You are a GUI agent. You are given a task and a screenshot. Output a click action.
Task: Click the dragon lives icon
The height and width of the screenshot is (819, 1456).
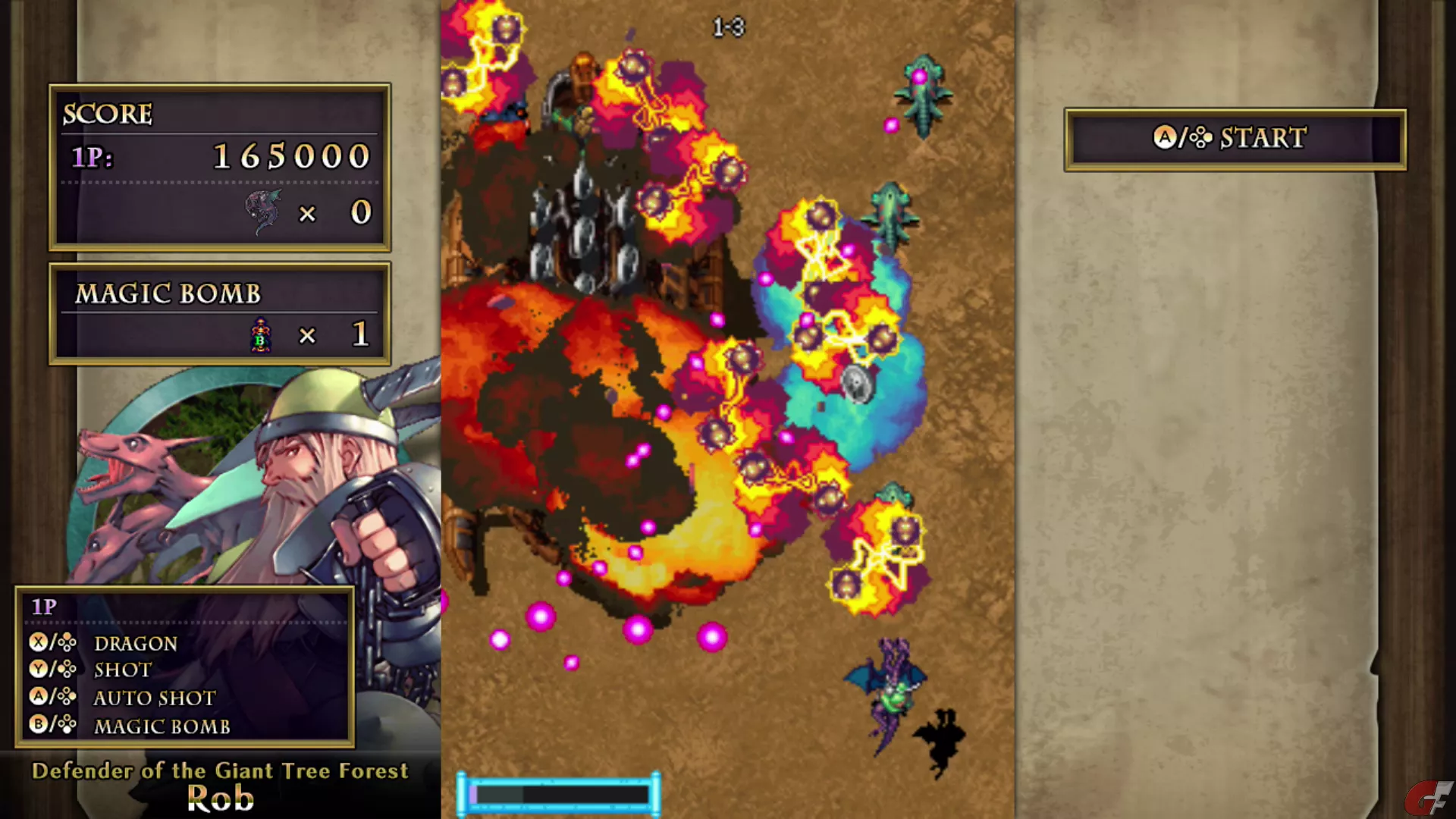(263, 212)
